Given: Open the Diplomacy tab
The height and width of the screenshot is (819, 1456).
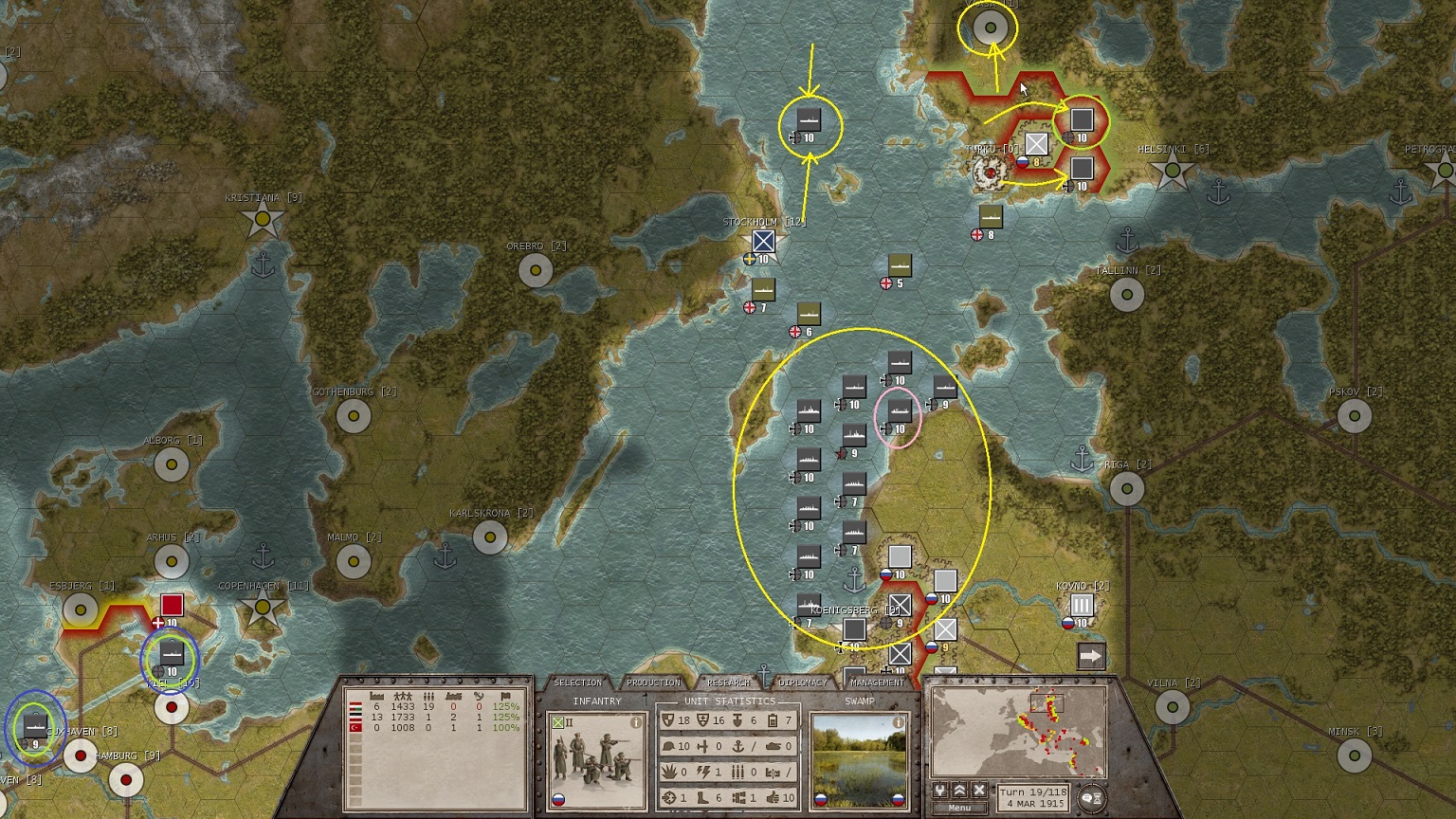Looking at the screenshot, I should pos(803,682).
